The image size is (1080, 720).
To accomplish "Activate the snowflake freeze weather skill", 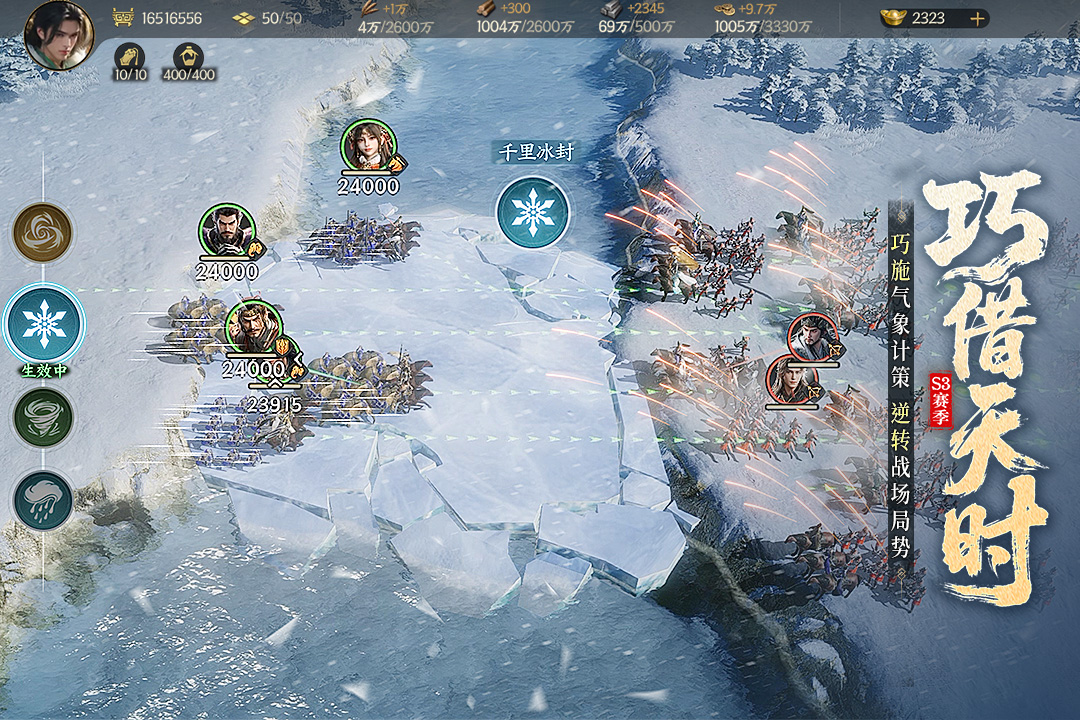I will [44, 323].
